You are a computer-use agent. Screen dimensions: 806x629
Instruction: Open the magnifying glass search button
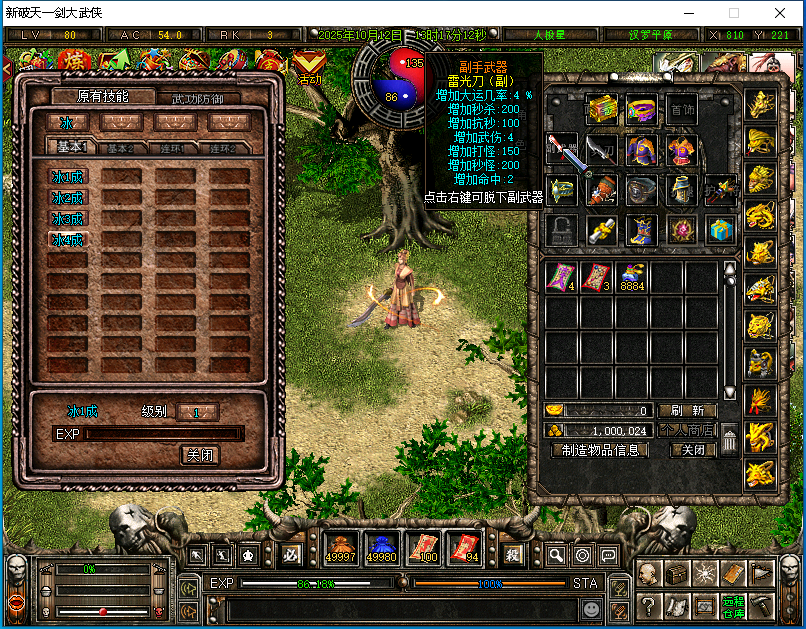point(556,554)
